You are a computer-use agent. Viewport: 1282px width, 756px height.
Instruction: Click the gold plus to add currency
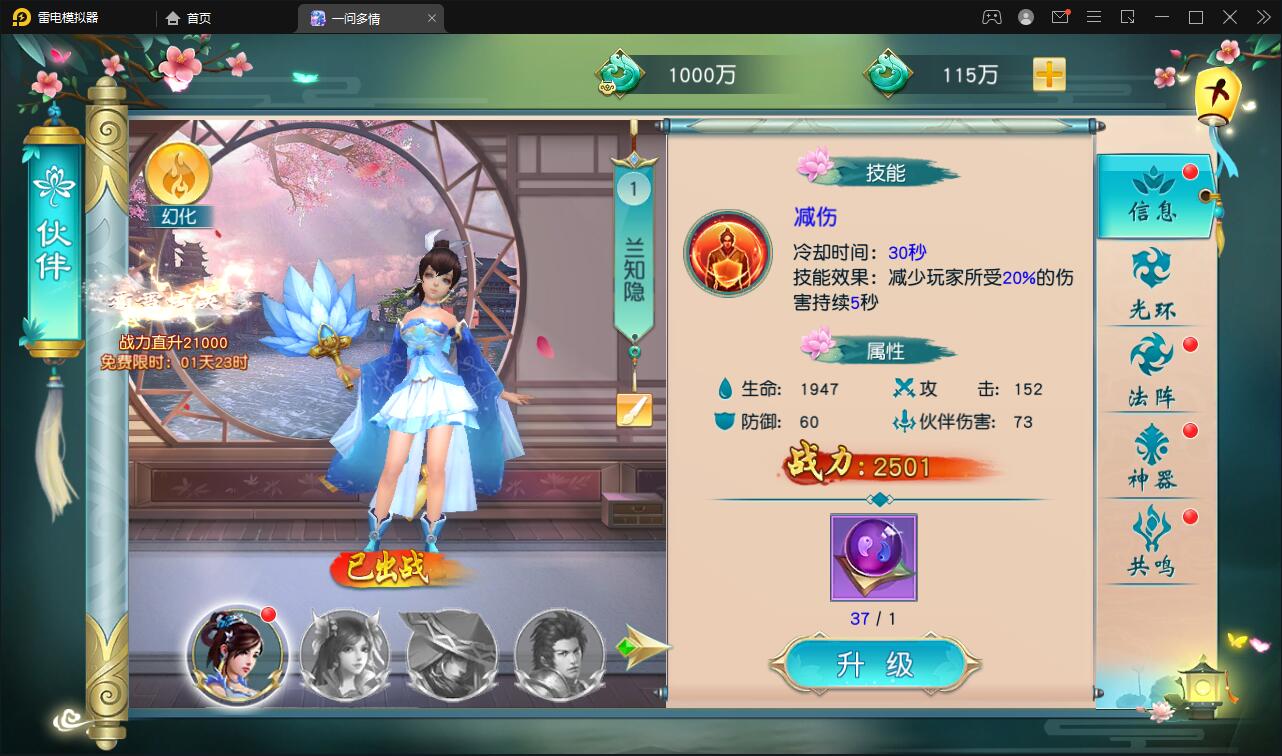tap(1048, 74)
